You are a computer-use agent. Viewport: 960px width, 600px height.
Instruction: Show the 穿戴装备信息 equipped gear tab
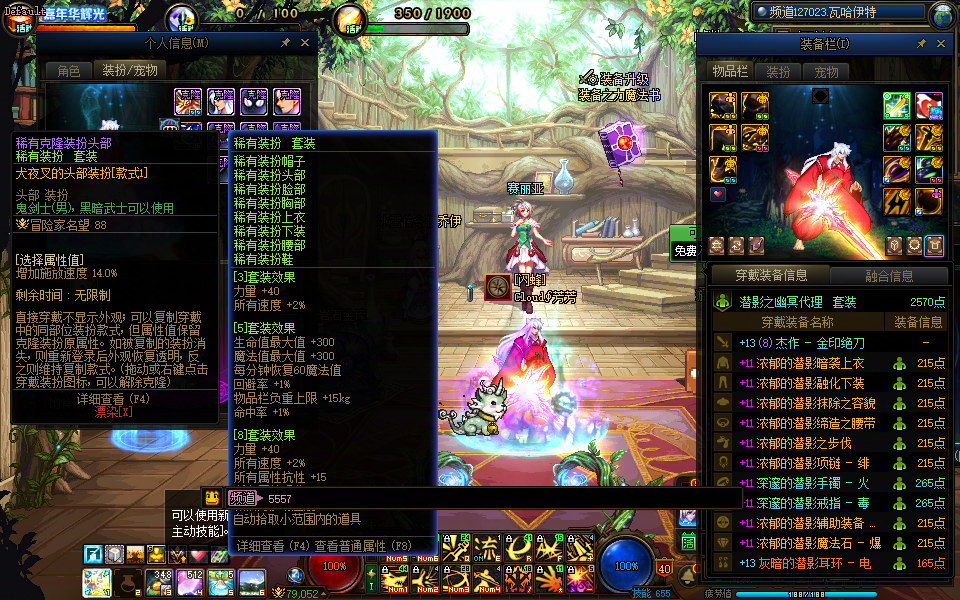(x=771, y=276)
